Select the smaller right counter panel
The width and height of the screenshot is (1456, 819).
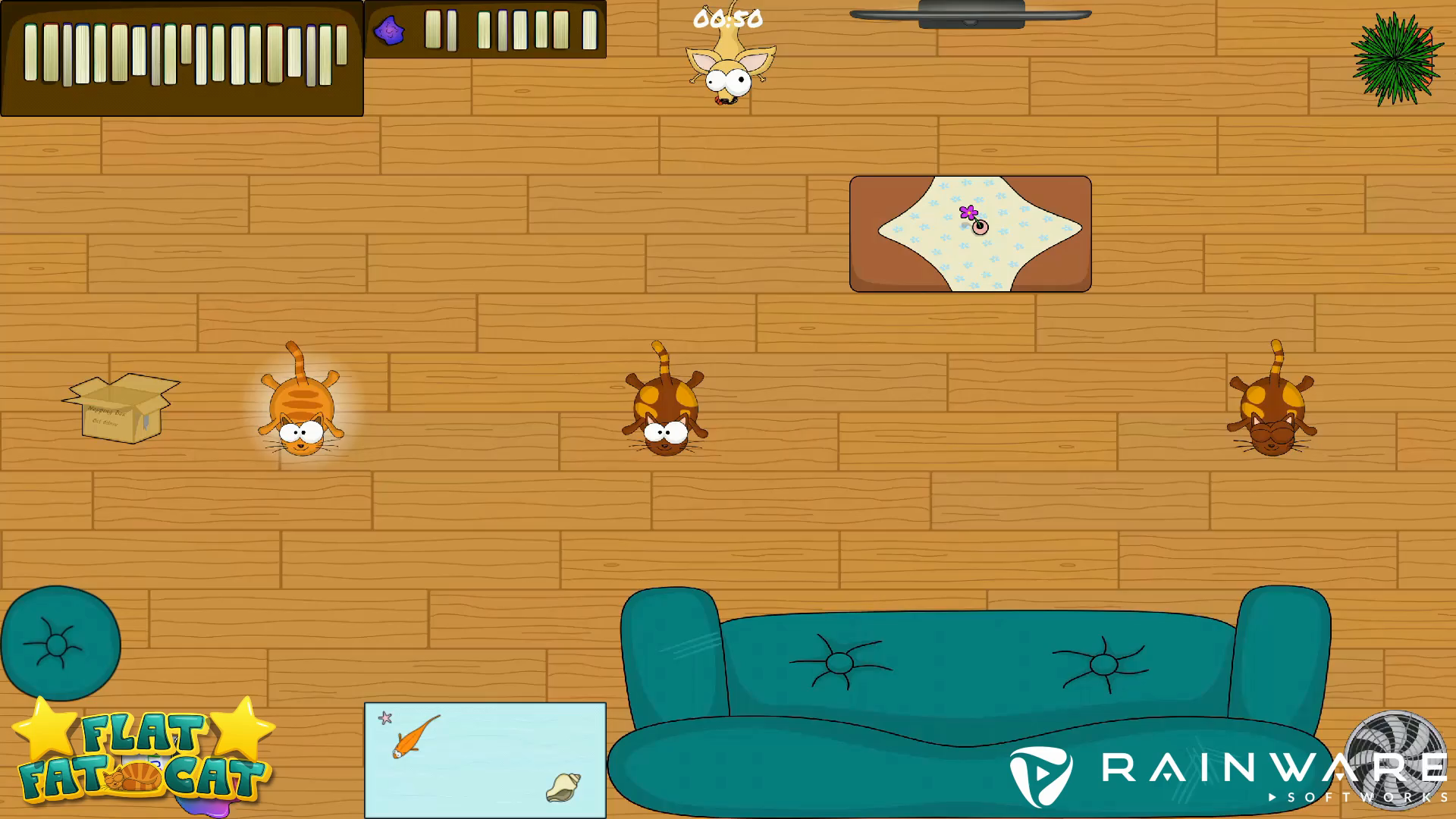(x=485, y=30)
